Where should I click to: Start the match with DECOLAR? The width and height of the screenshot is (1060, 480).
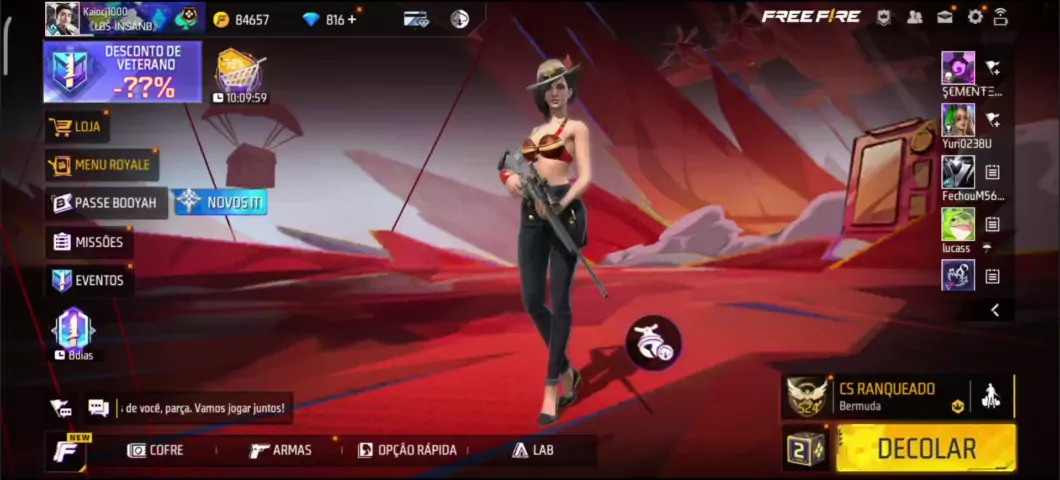click(925, 448)
